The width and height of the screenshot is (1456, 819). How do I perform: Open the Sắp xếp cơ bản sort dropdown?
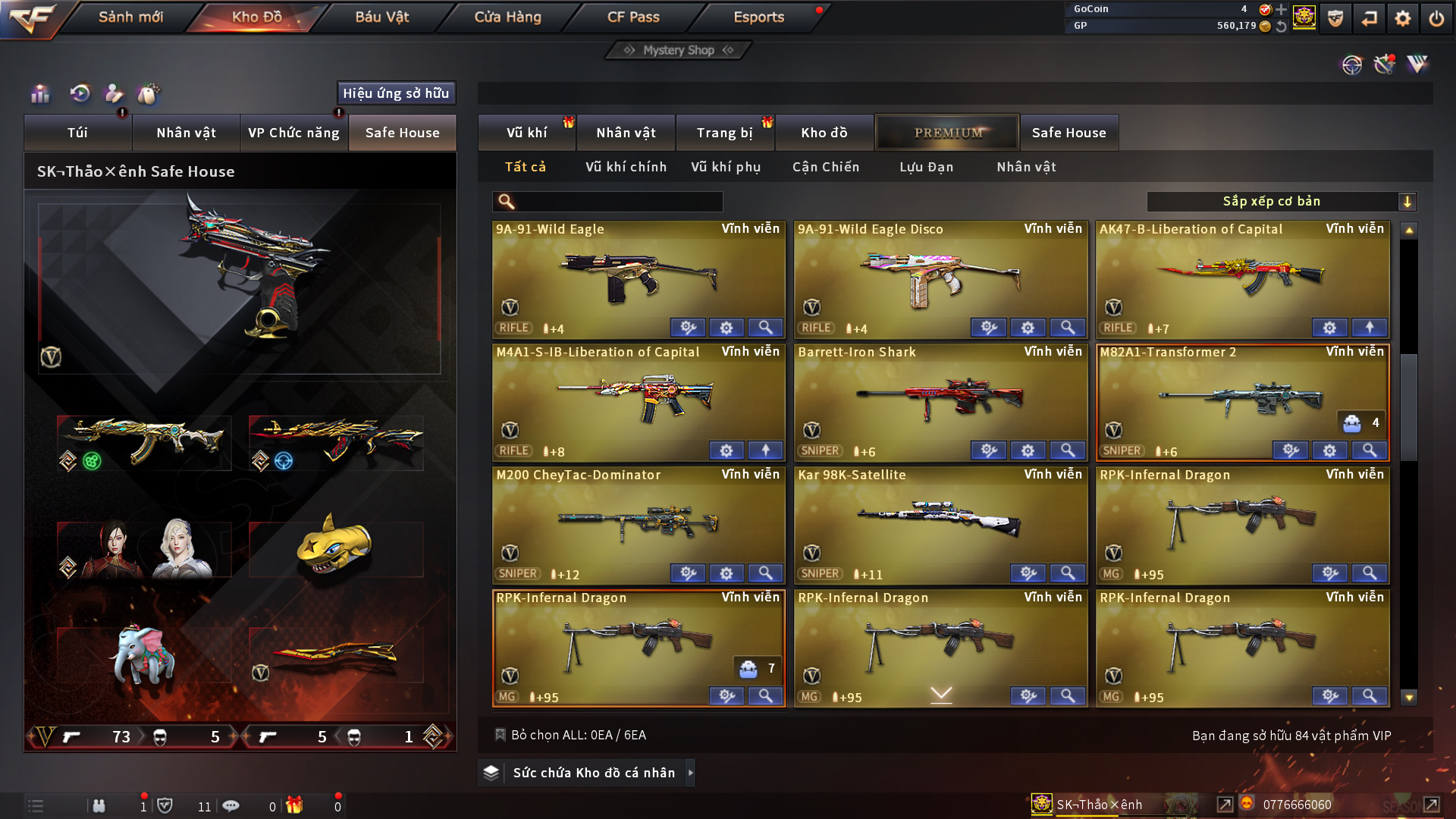(x=1281, y=202)
